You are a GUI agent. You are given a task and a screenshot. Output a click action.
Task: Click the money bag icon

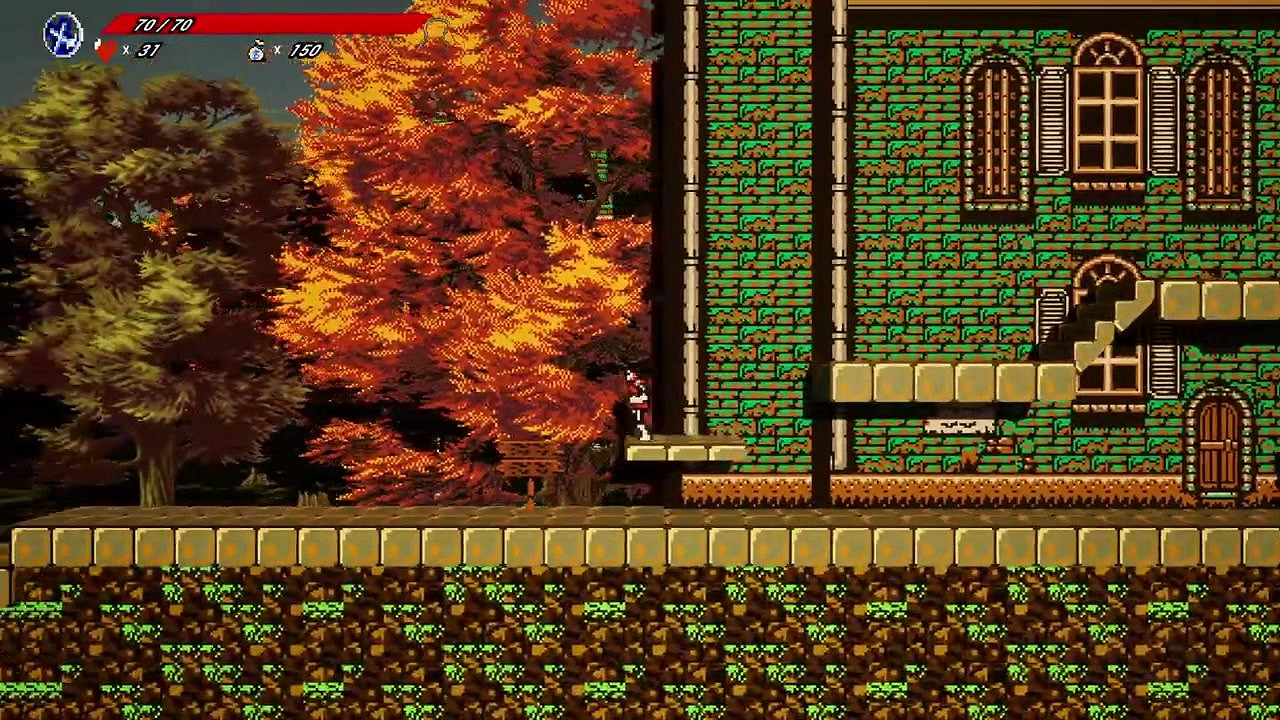click(x=259, y=48)
